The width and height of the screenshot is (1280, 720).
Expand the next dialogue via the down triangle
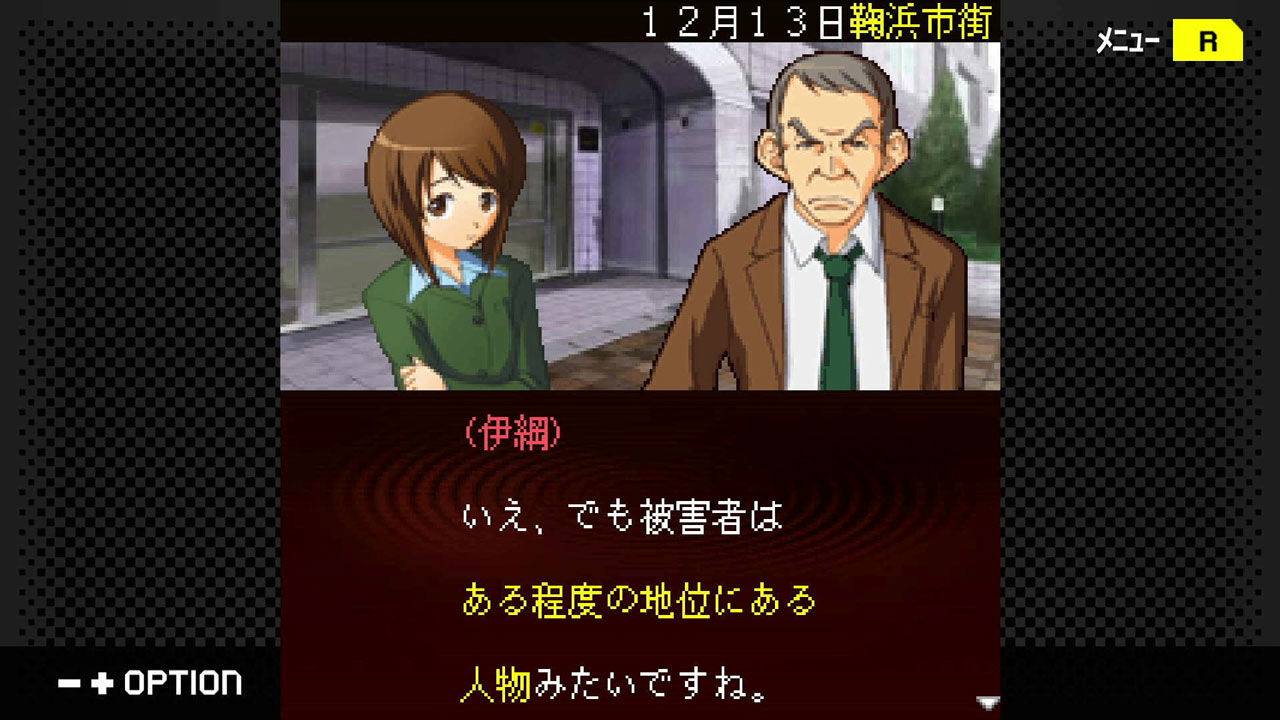tap(988, 703)
